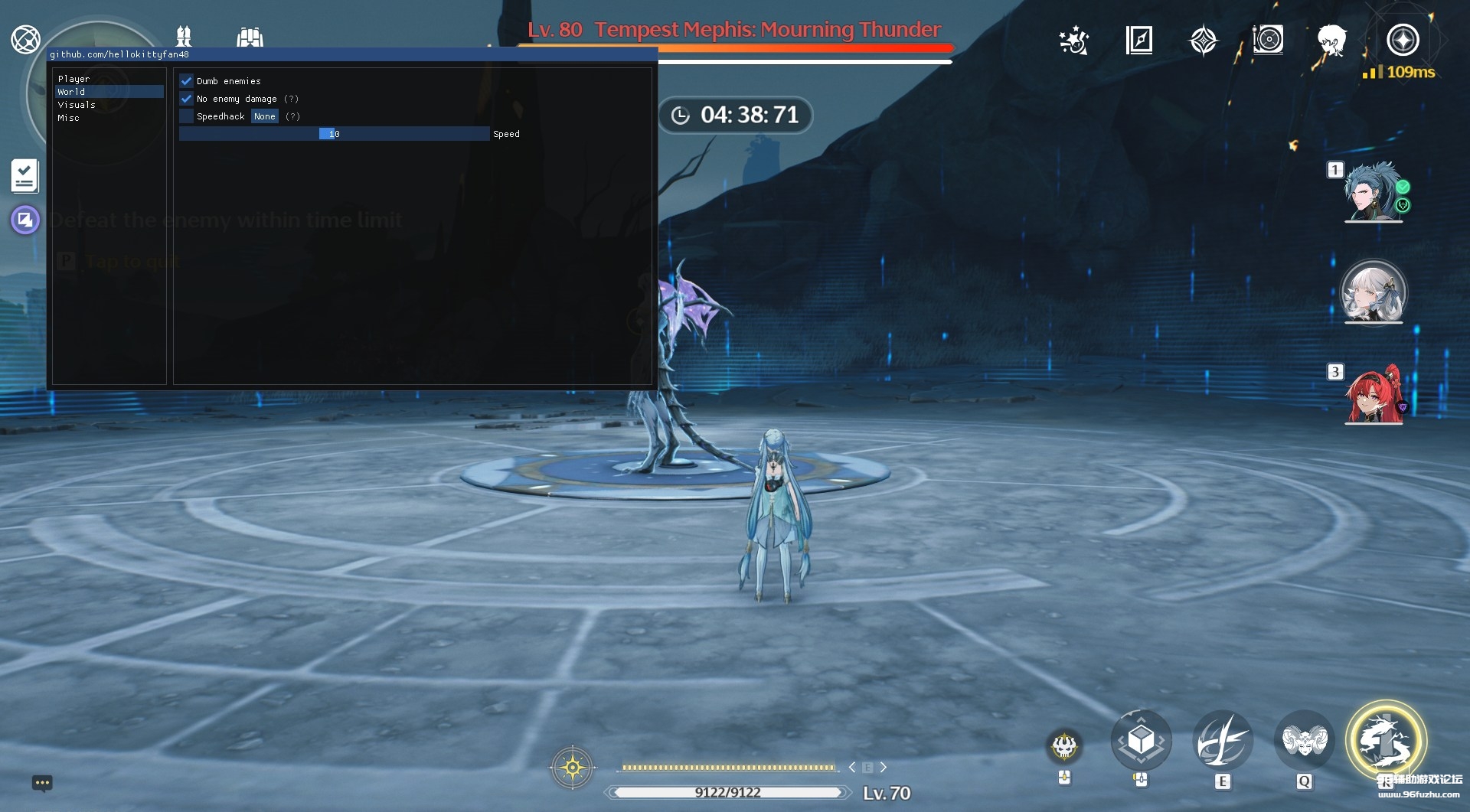Open the Speedhack None dropdown

pyautogui.click(x=265, y=116)
